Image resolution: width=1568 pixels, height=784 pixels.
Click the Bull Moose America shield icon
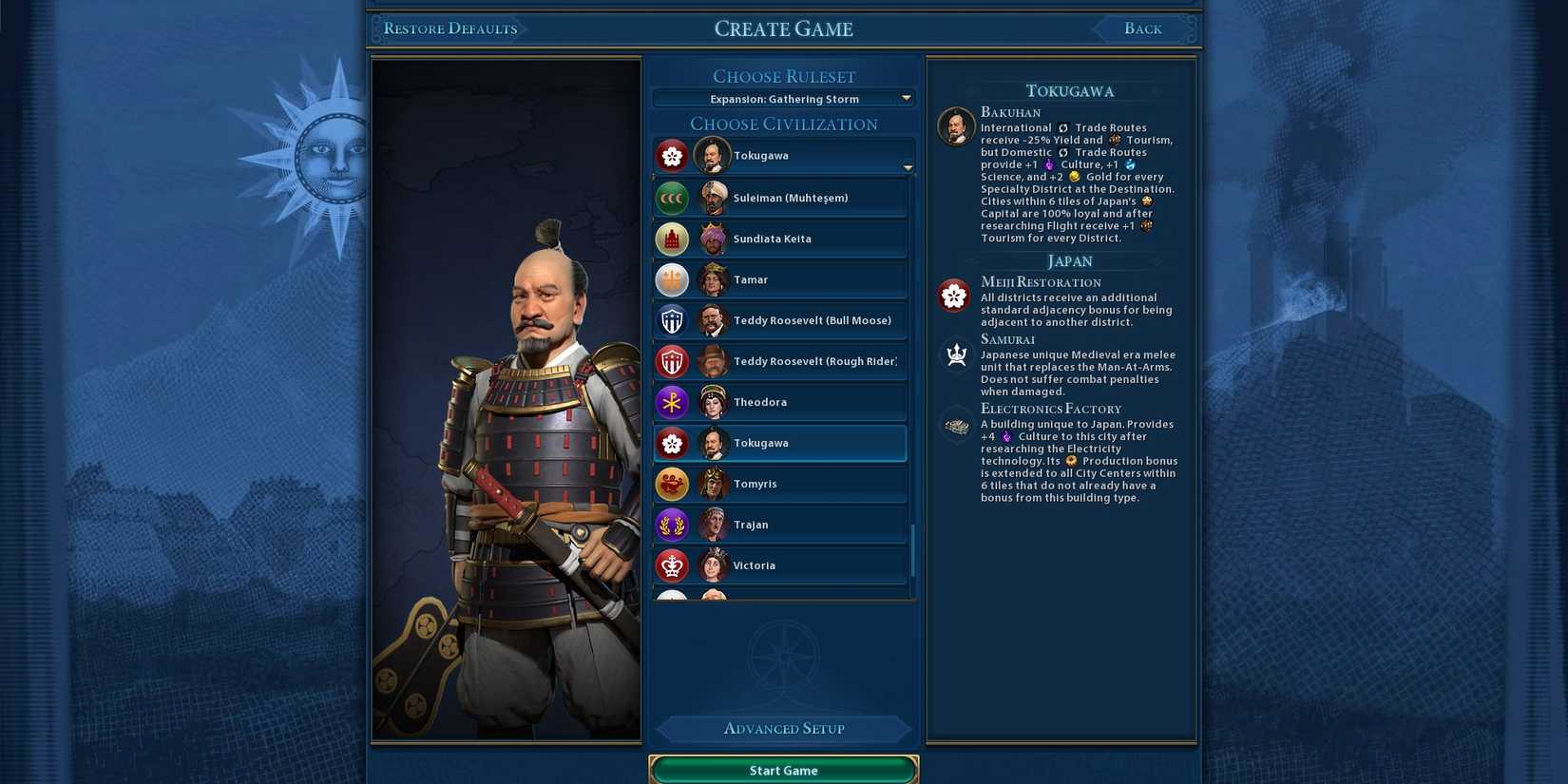coord(673,320)
